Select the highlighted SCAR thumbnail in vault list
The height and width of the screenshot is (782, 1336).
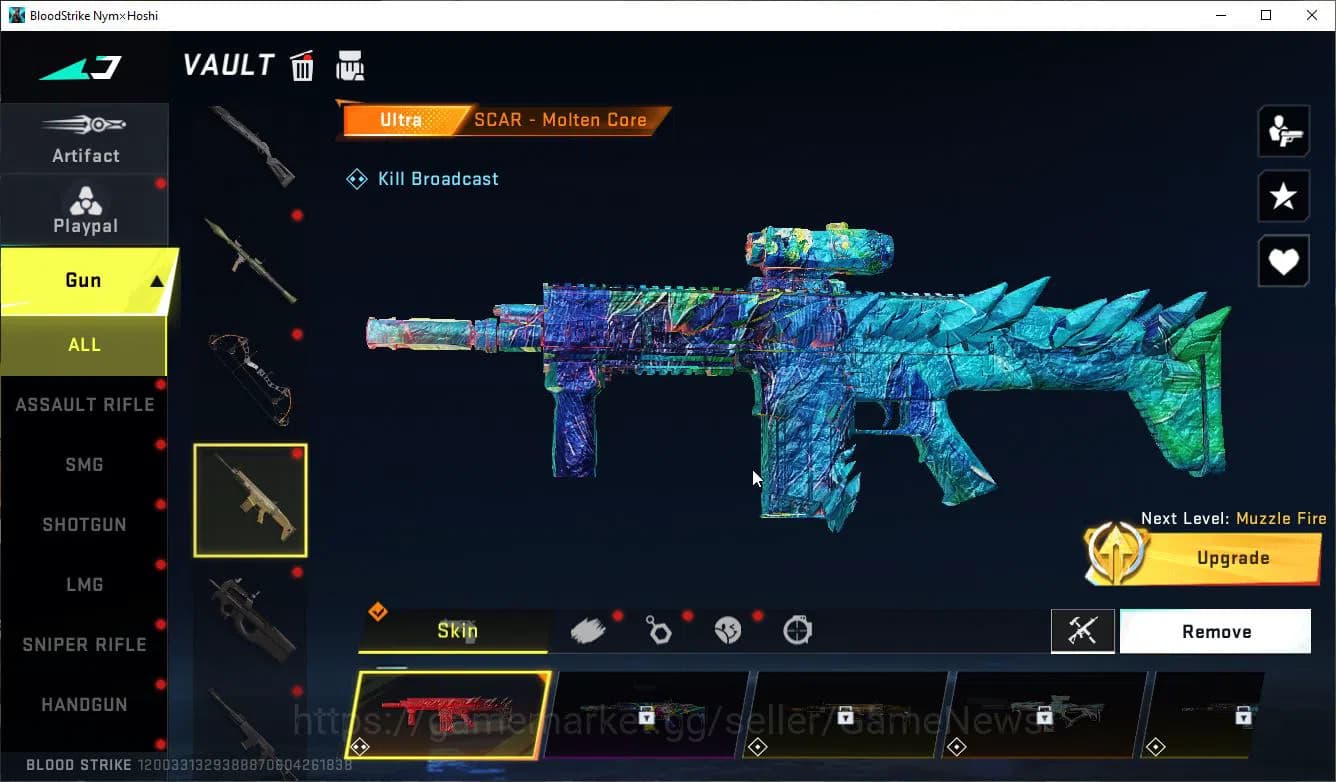coord(250,500)
